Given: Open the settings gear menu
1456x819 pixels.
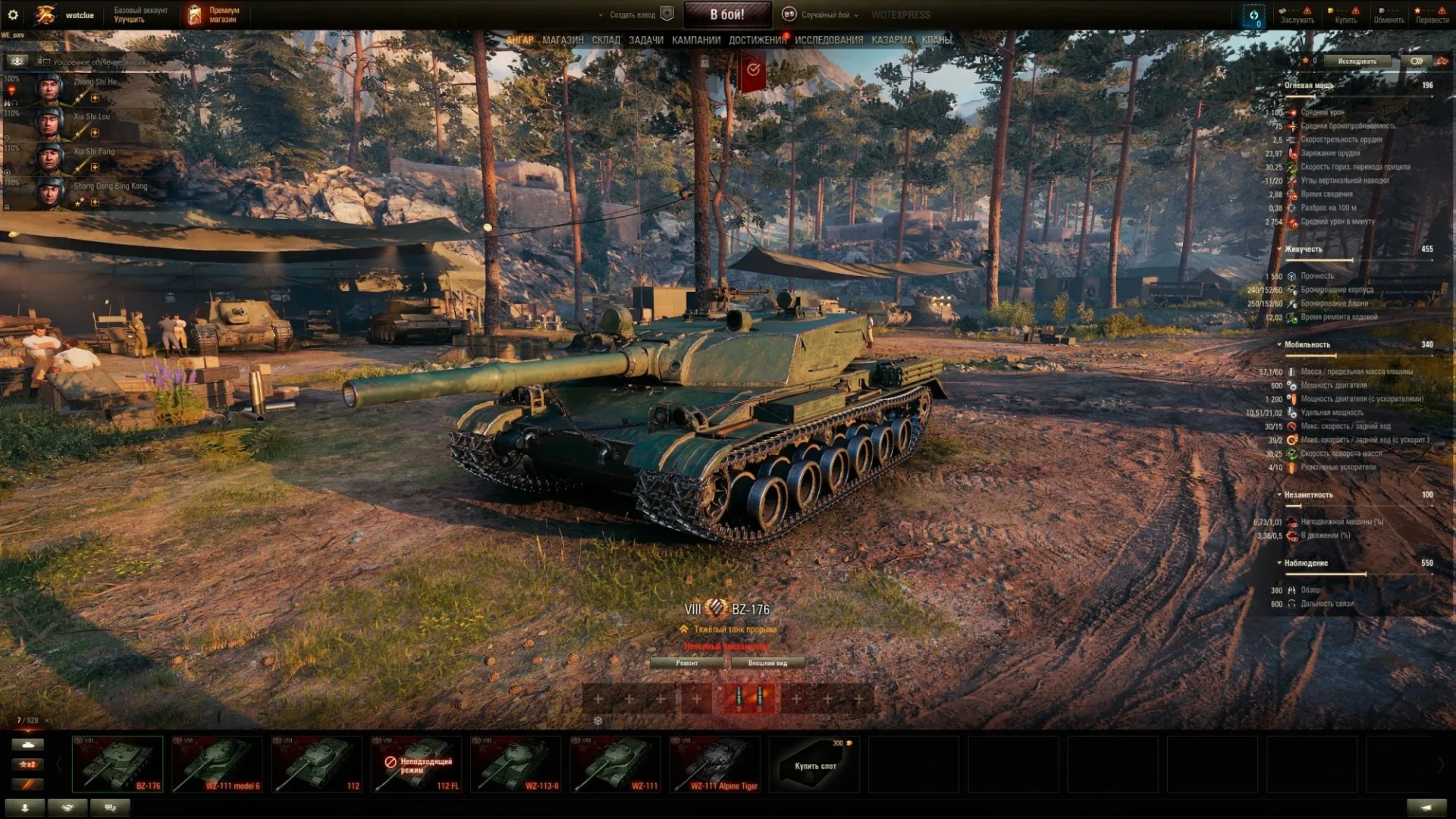Looking at the screenshot, I should [x=13, y=14].
